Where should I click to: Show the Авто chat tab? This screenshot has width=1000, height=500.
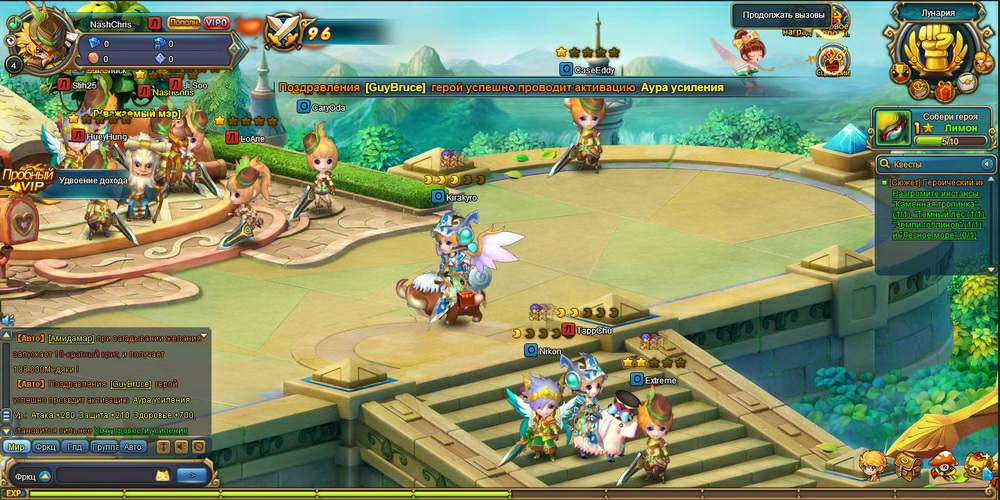133,447
